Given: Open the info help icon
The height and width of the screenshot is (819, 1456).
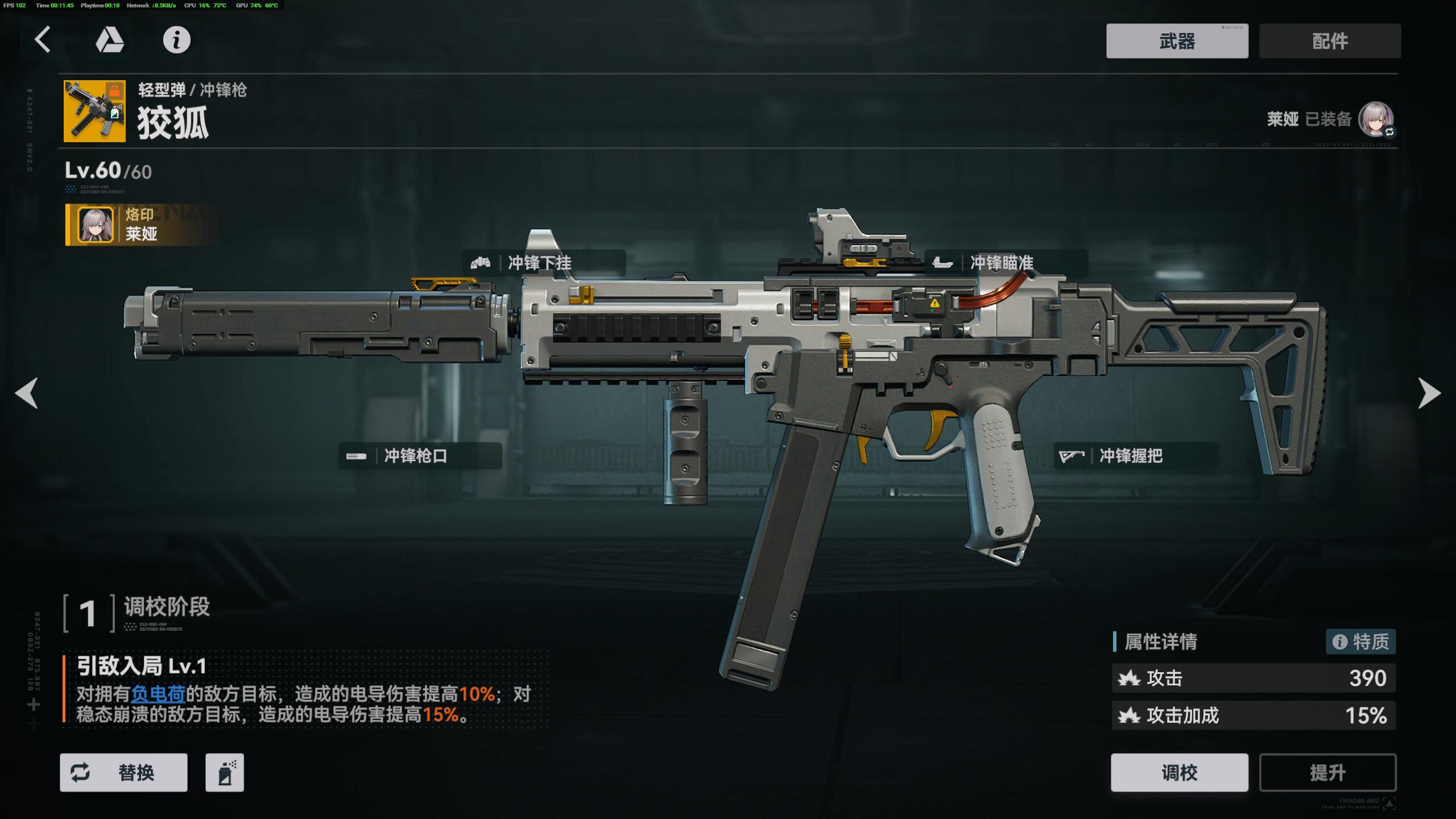Looking at the screenshot, I should tap(176, 40).
